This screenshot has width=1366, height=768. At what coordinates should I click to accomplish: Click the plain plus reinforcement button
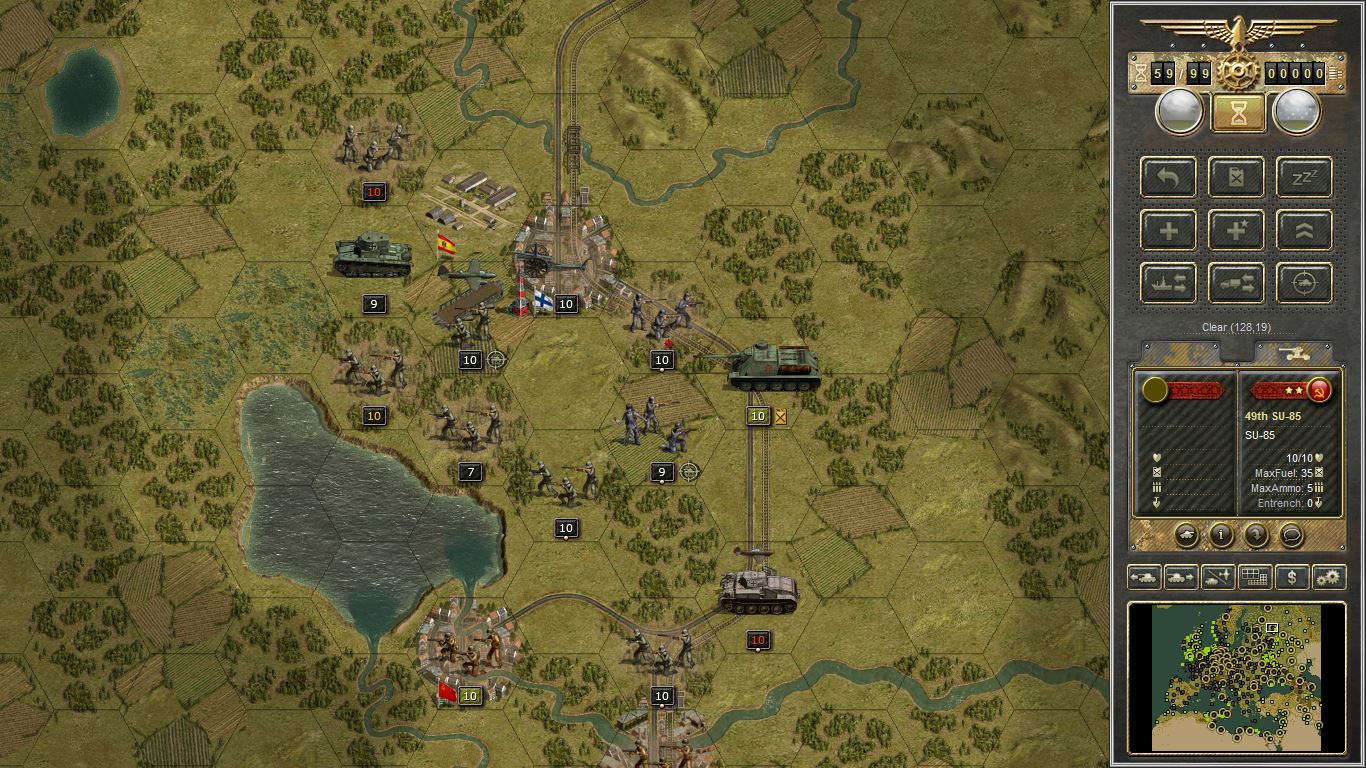click(1168, 231)
